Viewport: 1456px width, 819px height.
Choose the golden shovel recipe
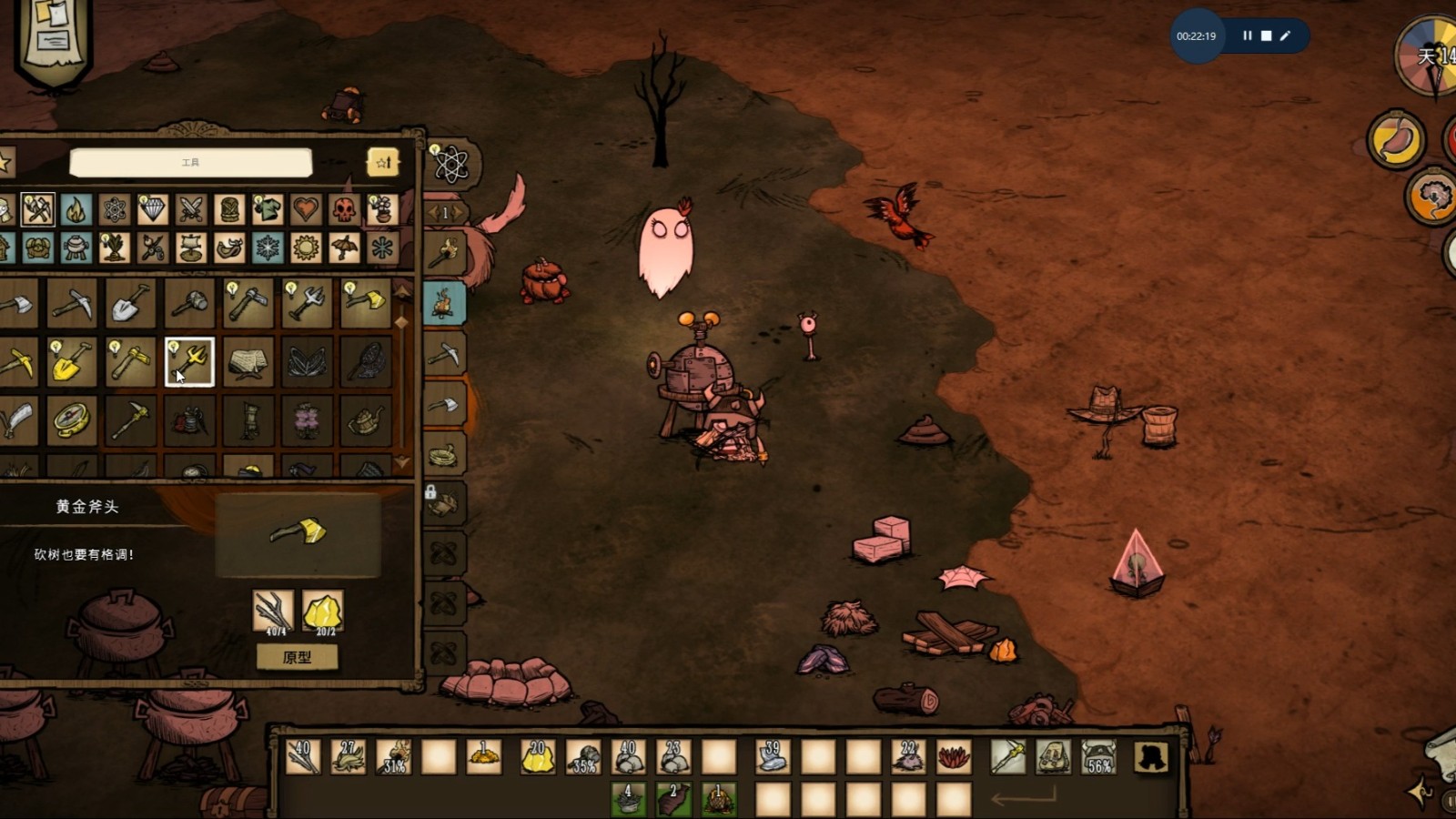pyautogui.click(x=72, y=361)
